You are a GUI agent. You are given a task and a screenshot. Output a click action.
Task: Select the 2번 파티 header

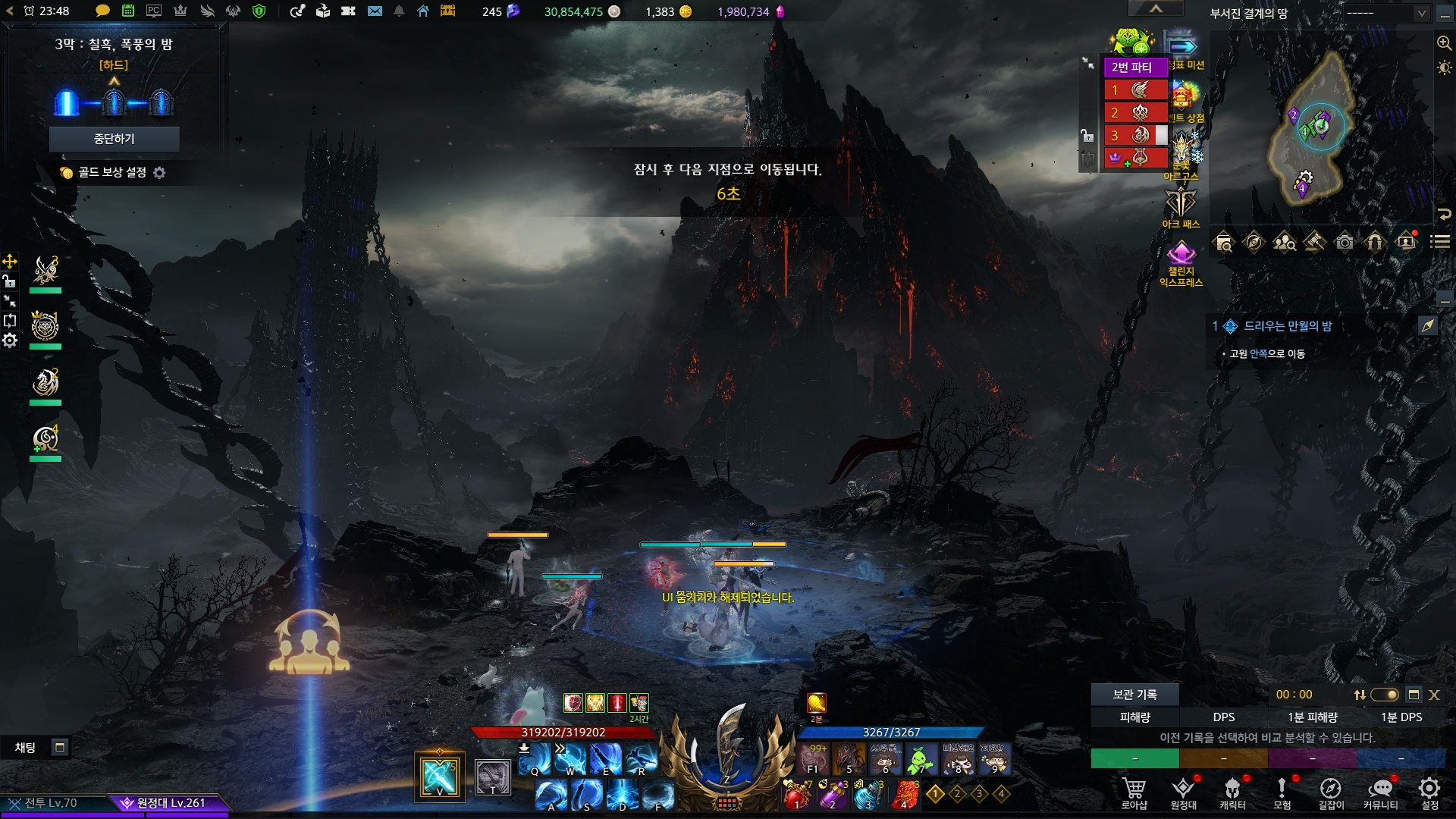click(x=1132, y=67)
